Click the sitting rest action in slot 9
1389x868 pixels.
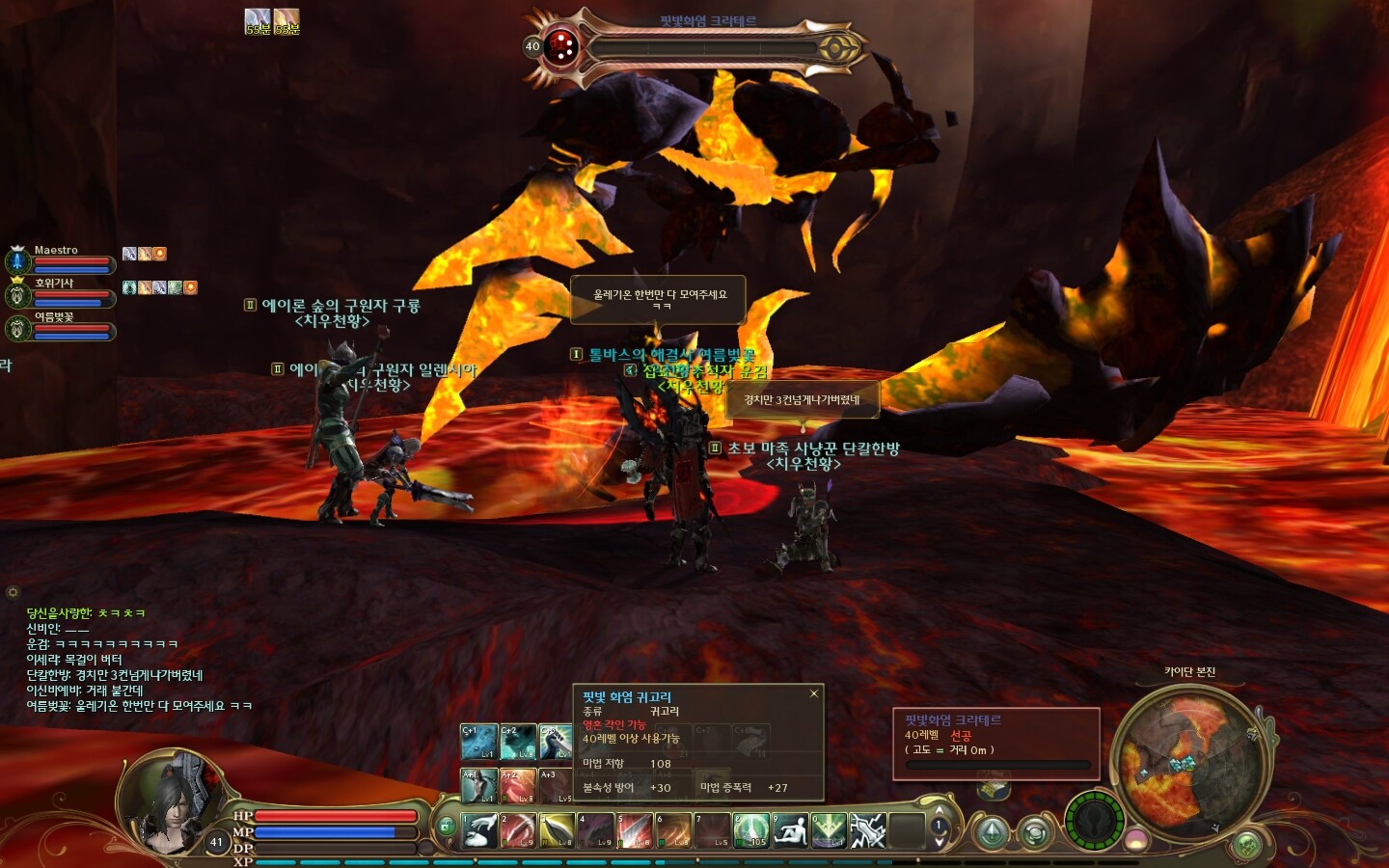point(790,830)
